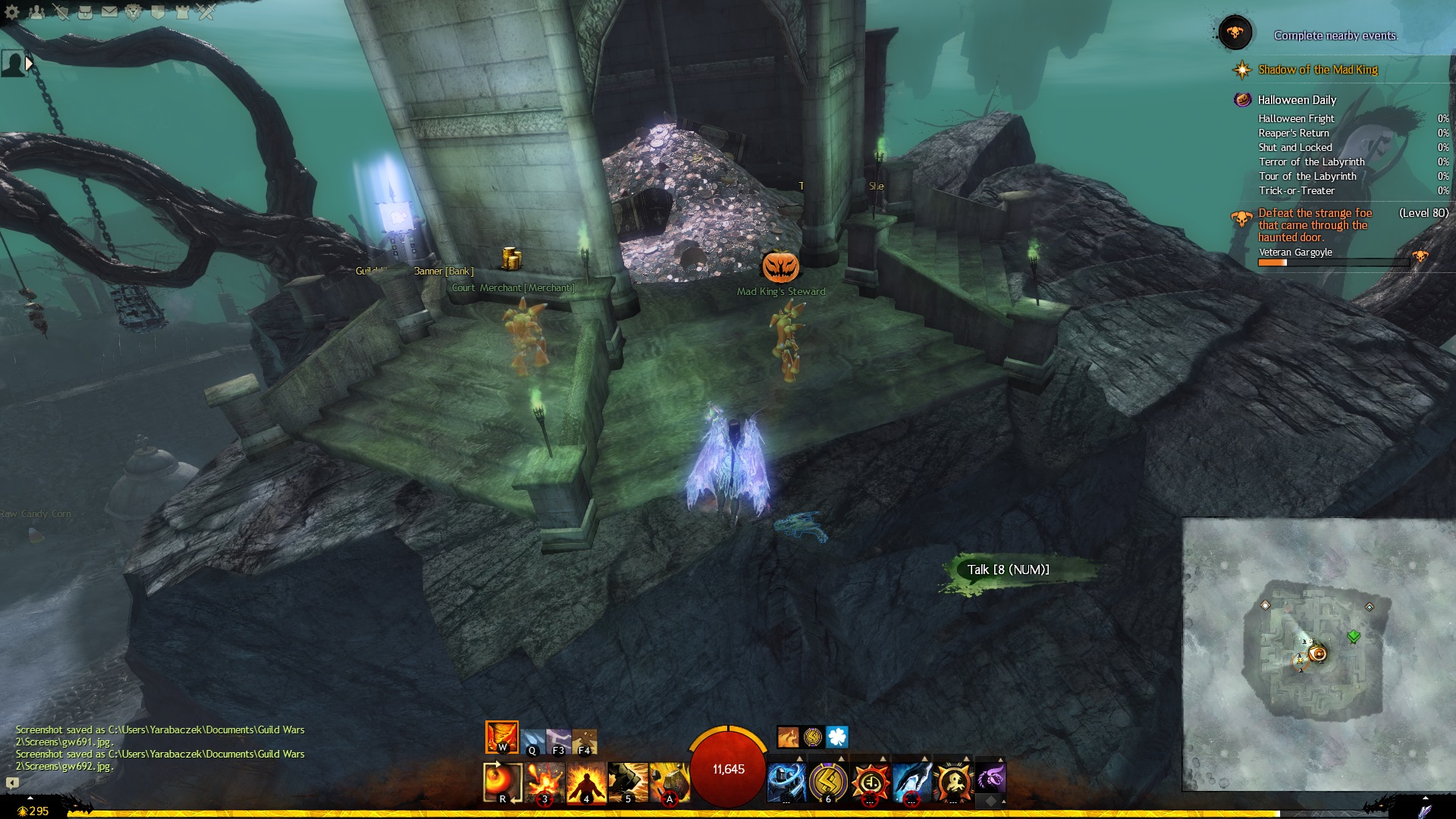Open the guild shield icon

[x=158, y=12]
